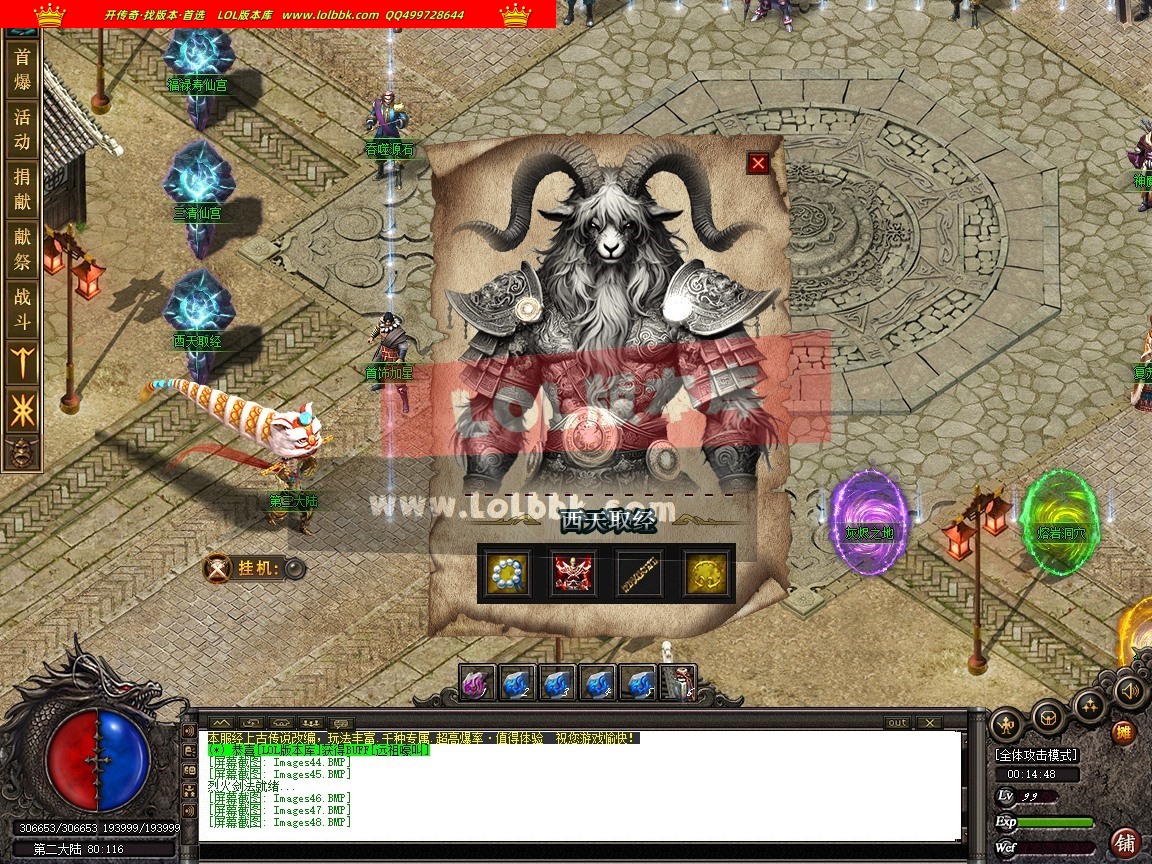The width and height of the screenshot is (1152, 864).
Task: Open the 首爆 menu
Action: pos(22,69)
